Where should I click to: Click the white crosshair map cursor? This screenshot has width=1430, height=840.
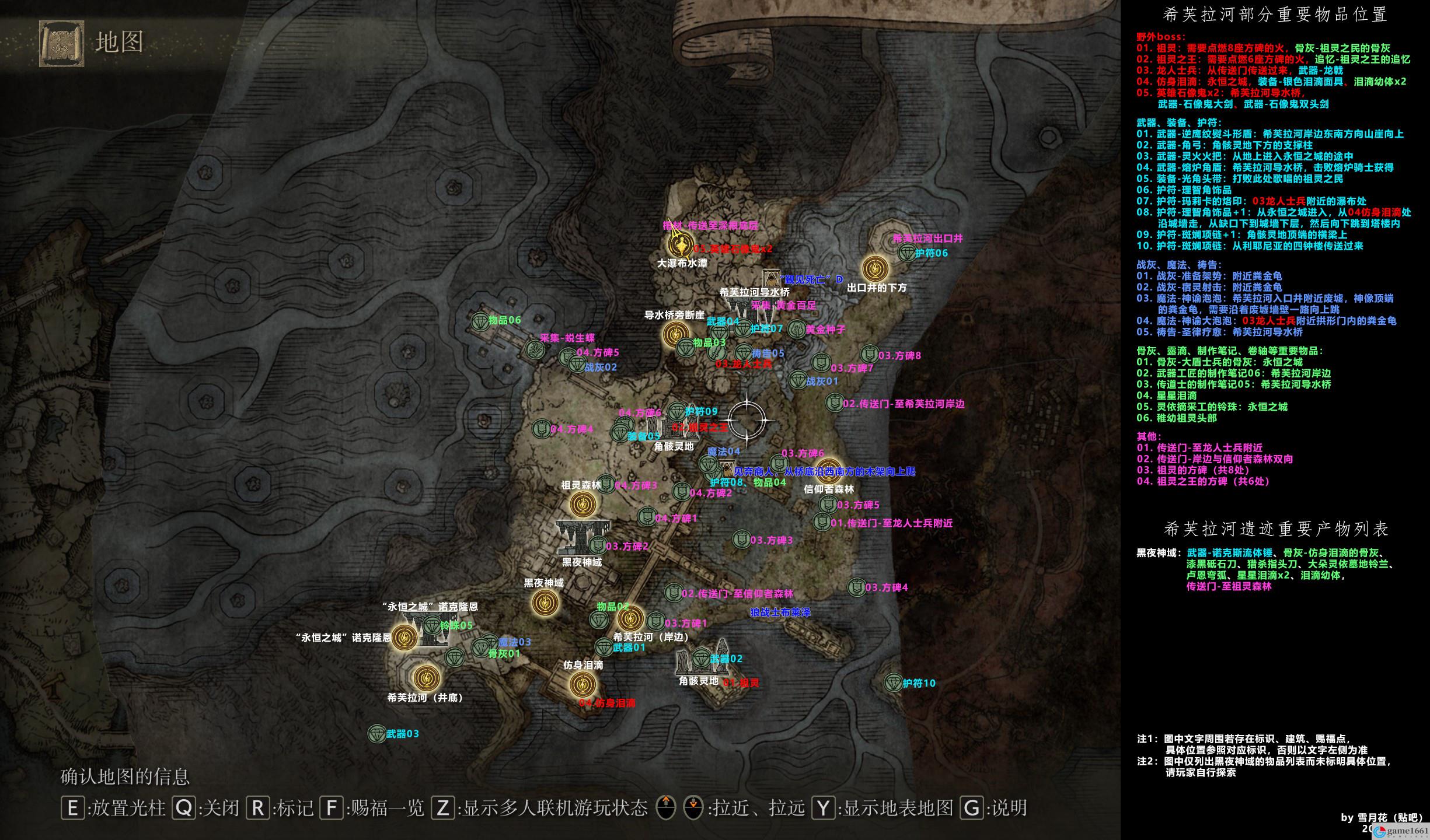[x=747, y=420]
